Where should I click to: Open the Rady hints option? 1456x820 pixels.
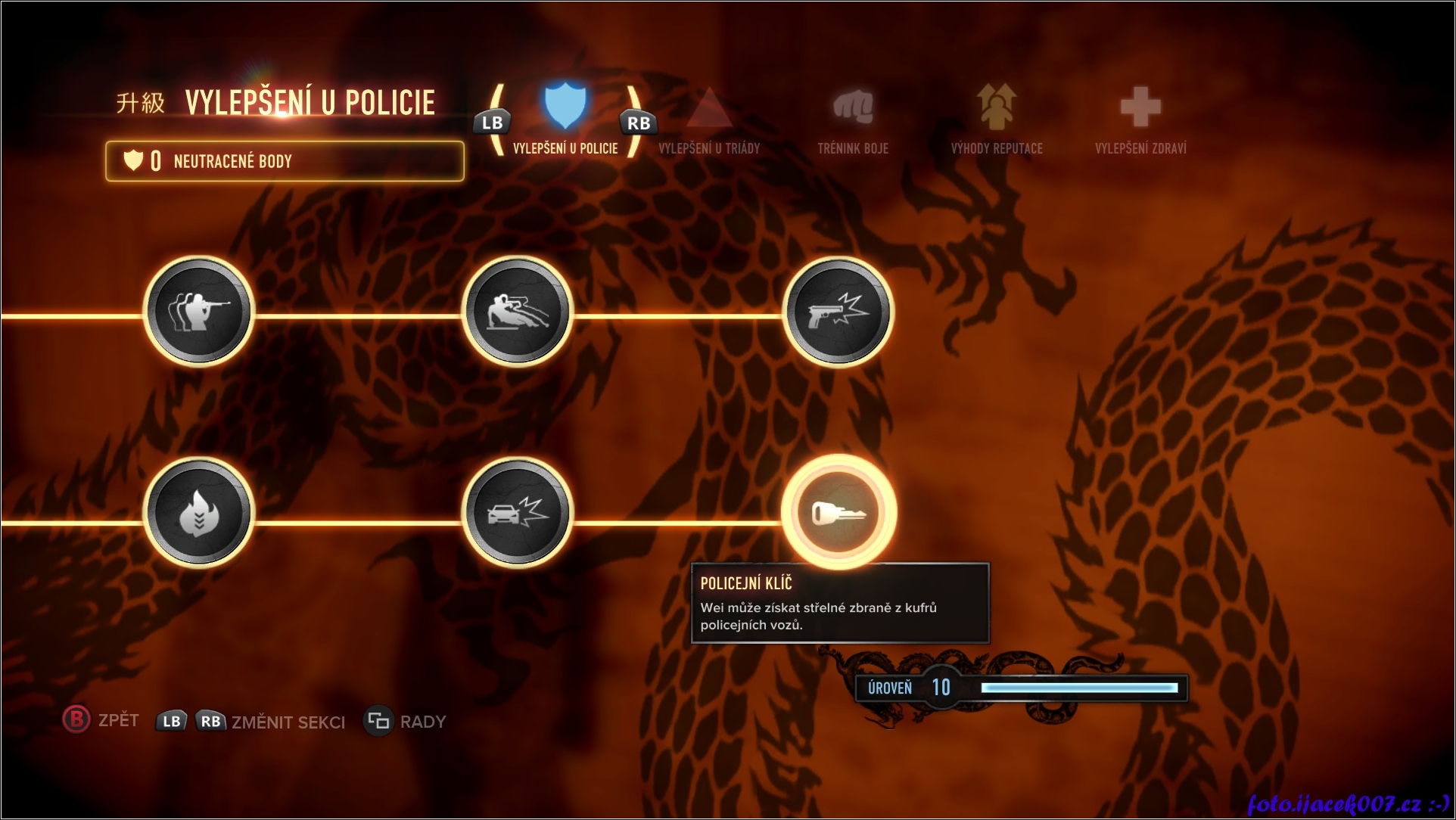(406, 722)
